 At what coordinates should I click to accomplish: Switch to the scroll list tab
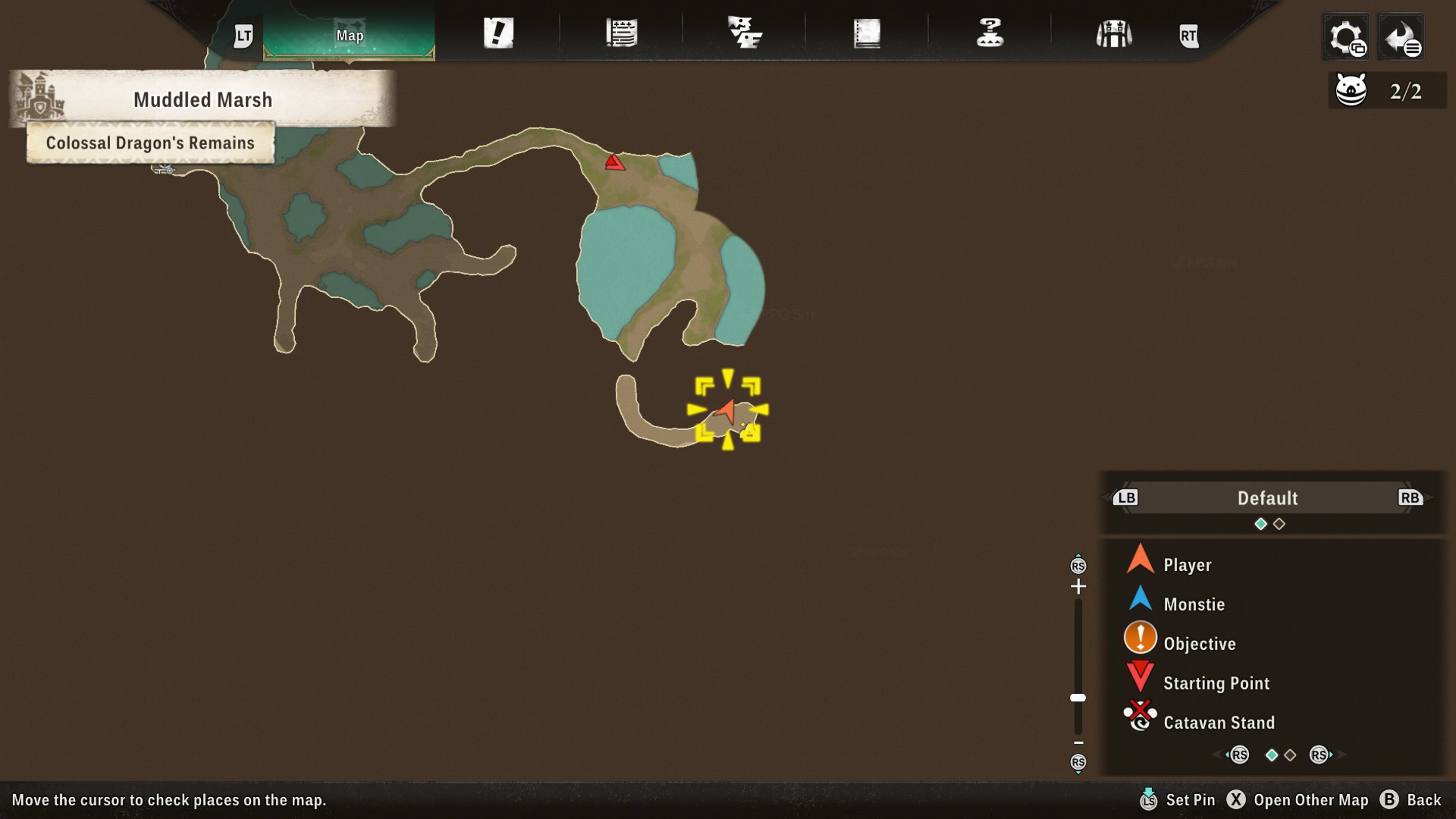click(621, 33)
